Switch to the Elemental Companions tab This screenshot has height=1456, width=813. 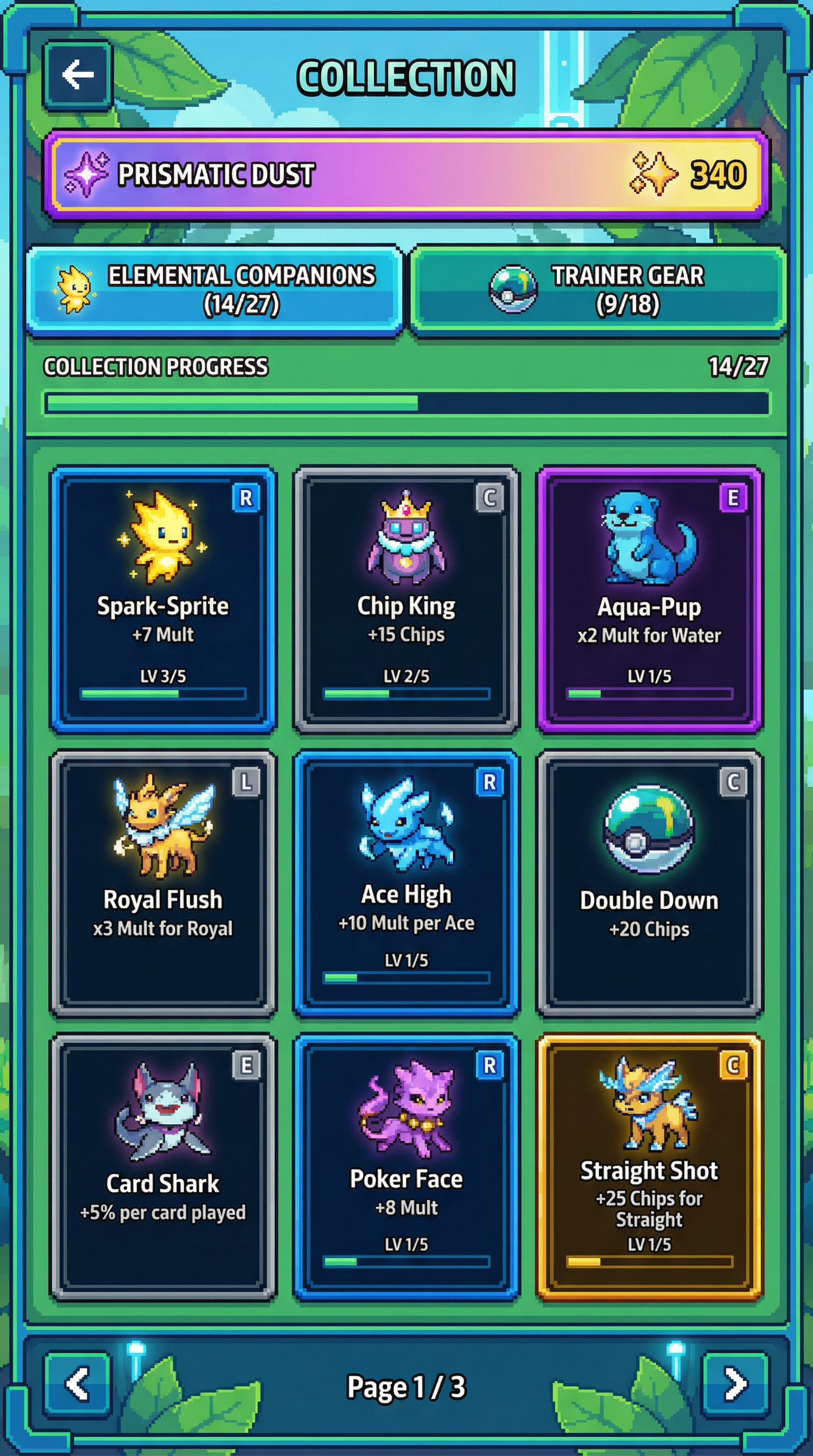pyautogui.click(x=215, y=290)
